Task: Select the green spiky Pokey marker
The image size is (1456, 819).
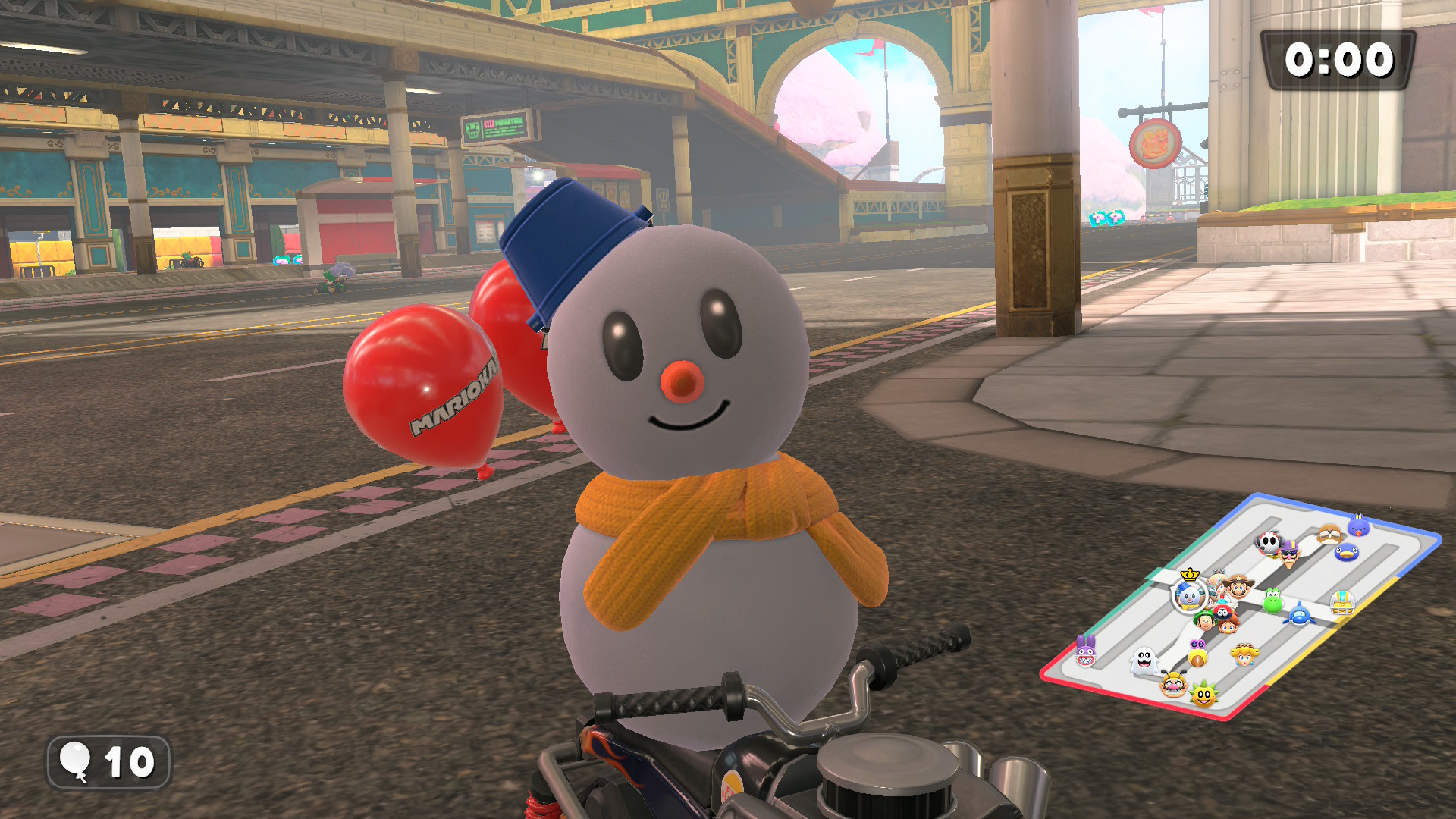Action: coord(1203,694)
